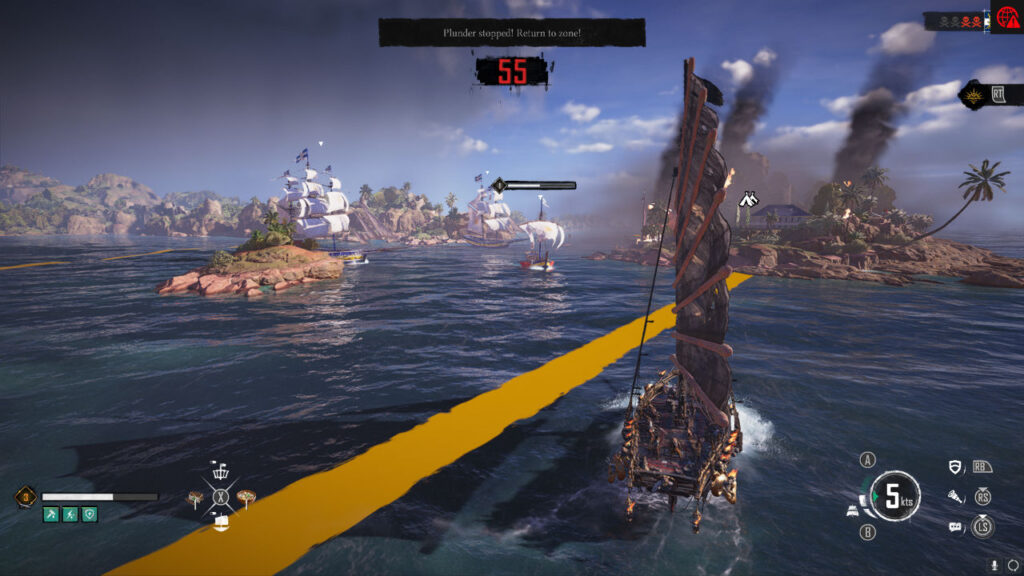The height and width of the screenshot is (576, 1024).
Task: Choose the white ship icon in the quick wheel
Action: (x=220, y=522)
